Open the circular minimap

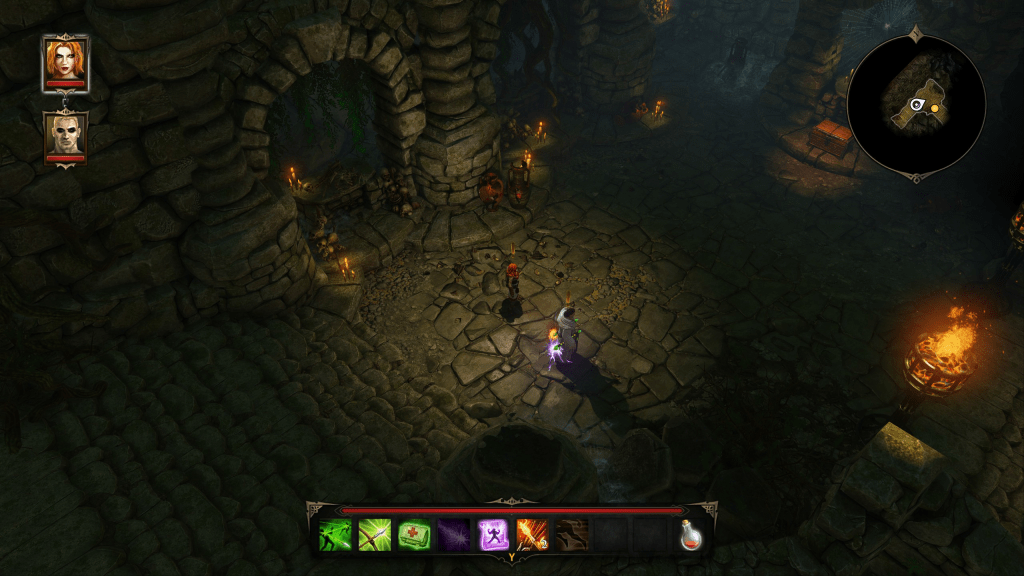[x=916, y=104]
